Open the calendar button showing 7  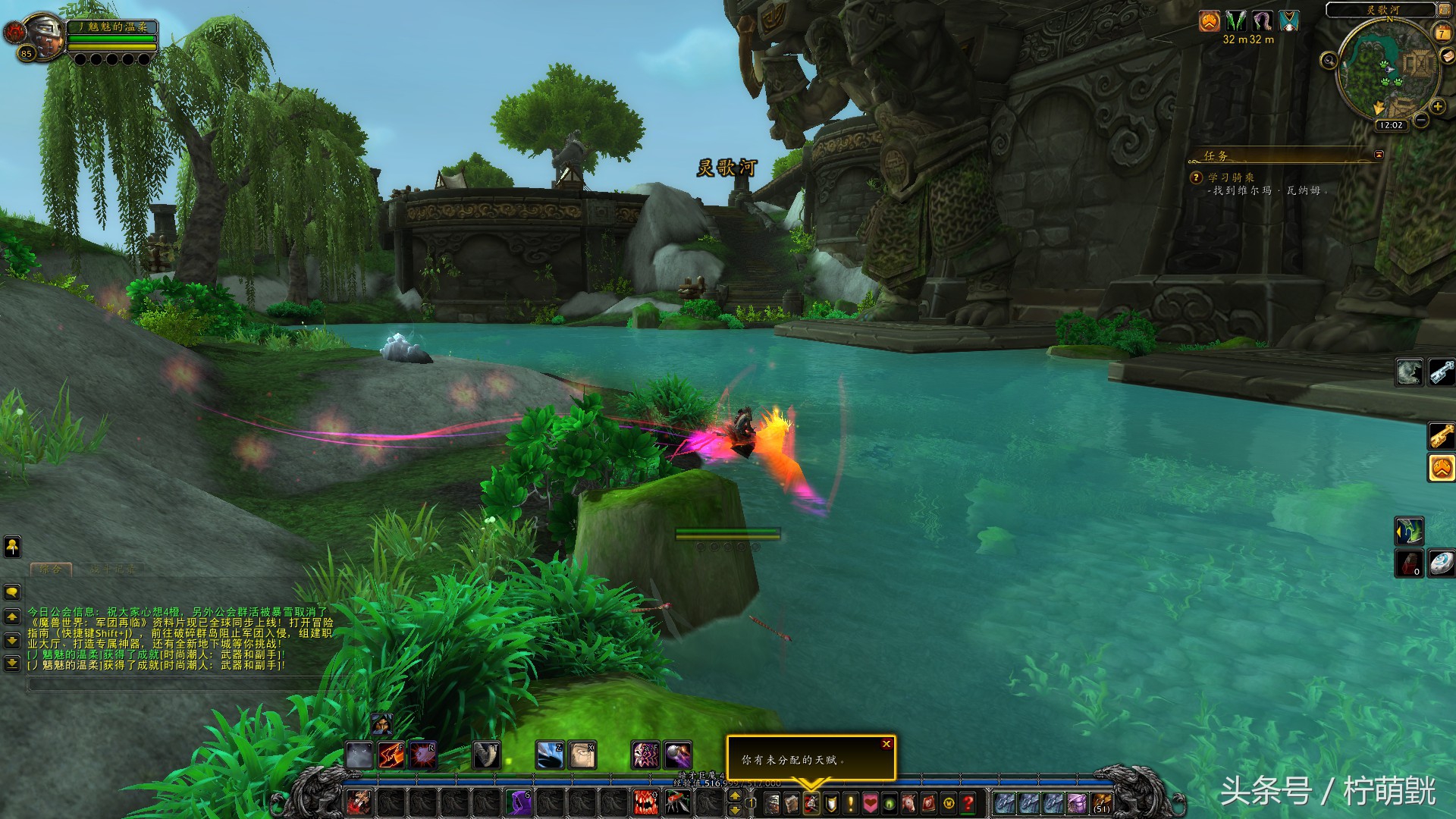point(1442,33)
